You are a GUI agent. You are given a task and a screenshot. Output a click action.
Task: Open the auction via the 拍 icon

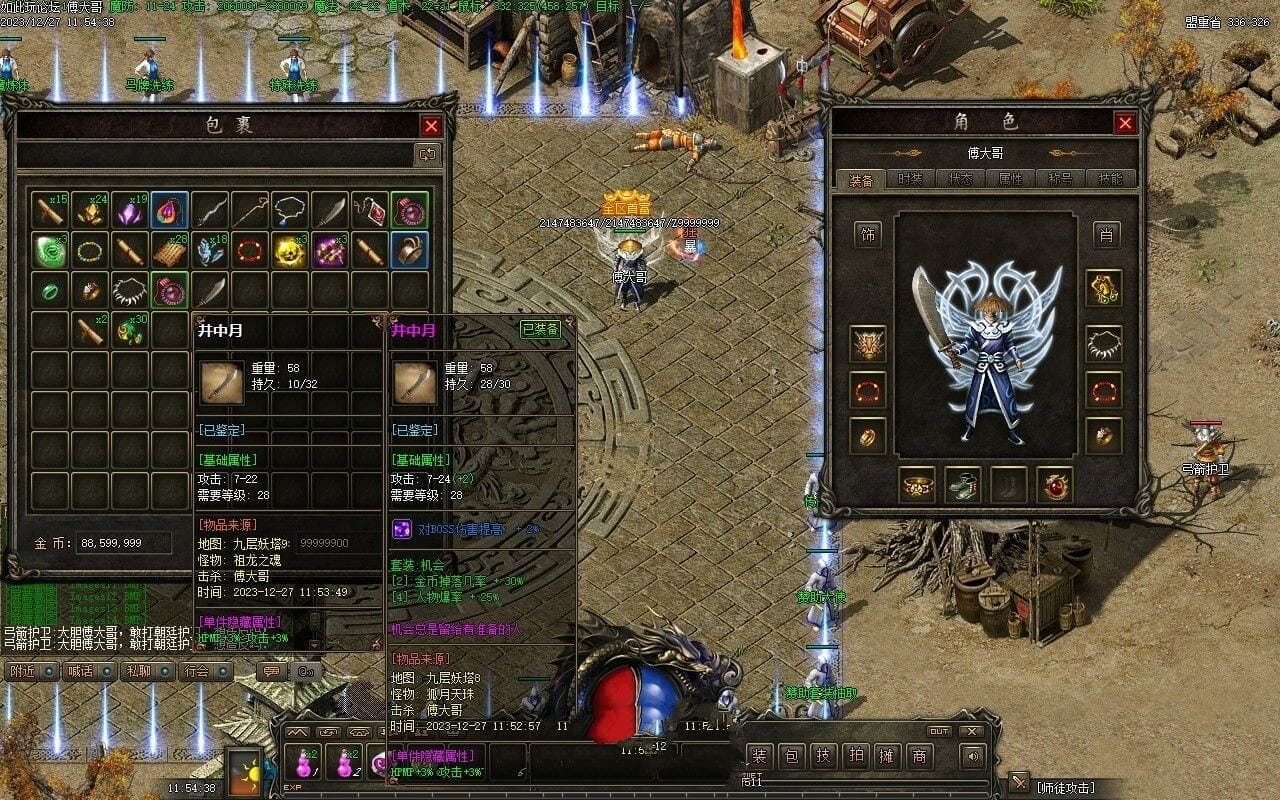click(x=854, y=758)
